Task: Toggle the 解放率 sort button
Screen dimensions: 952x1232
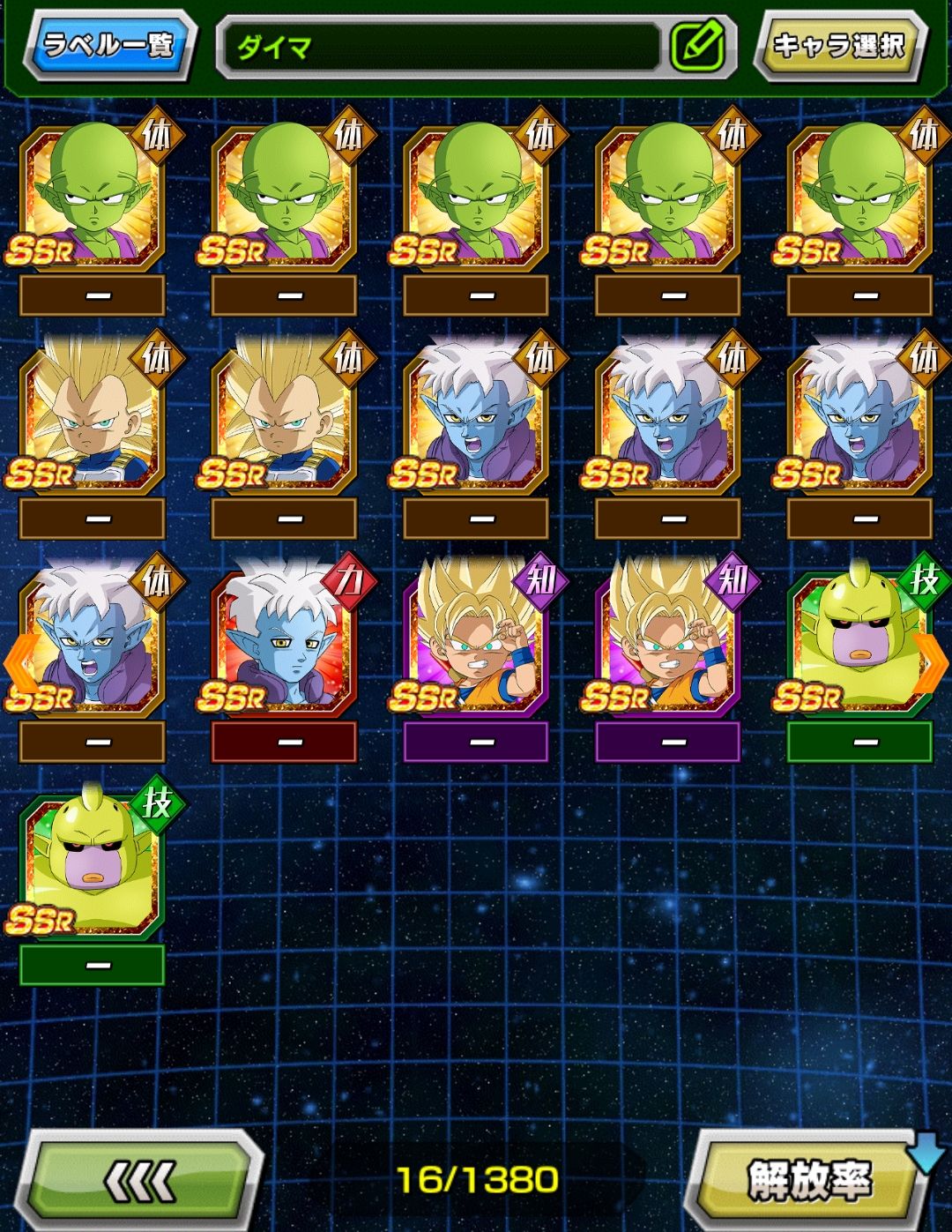Action: (x=808, y=1180)
